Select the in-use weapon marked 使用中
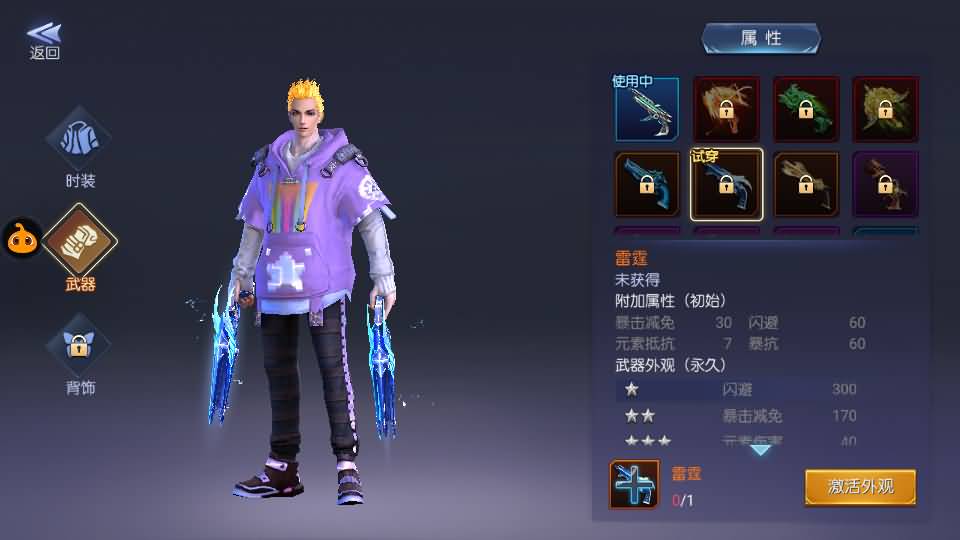This screenshot has width=960, height=540. (646, 109)
